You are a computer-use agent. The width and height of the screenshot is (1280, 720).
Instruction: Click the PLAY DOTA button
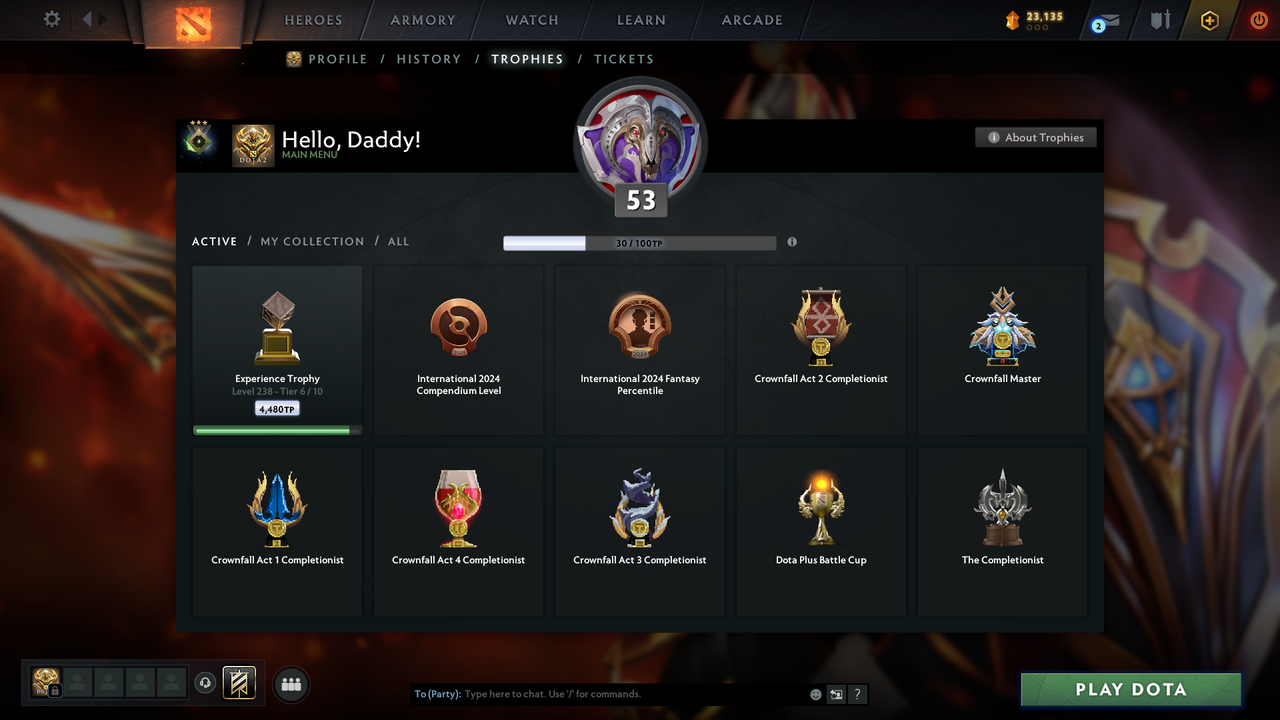[x=1129, y=689]
